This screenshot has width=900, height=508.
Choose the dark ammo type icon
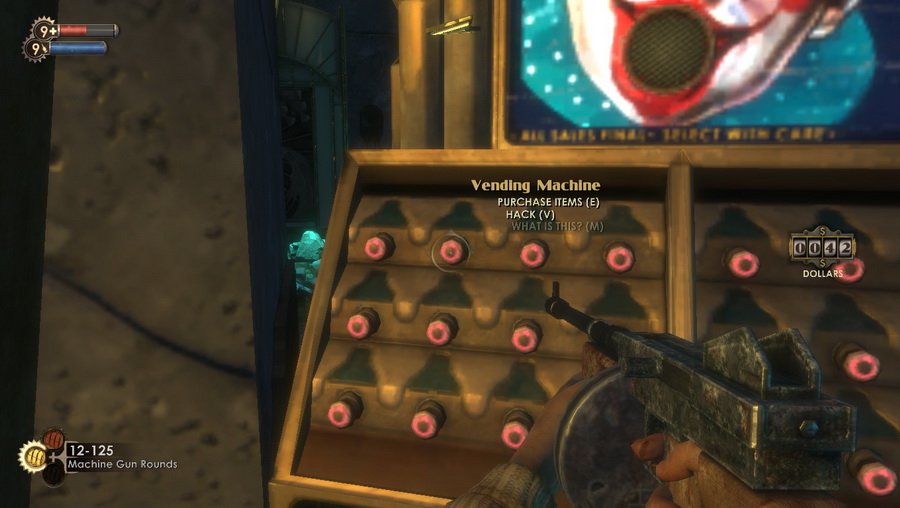(x=54, y=474)
